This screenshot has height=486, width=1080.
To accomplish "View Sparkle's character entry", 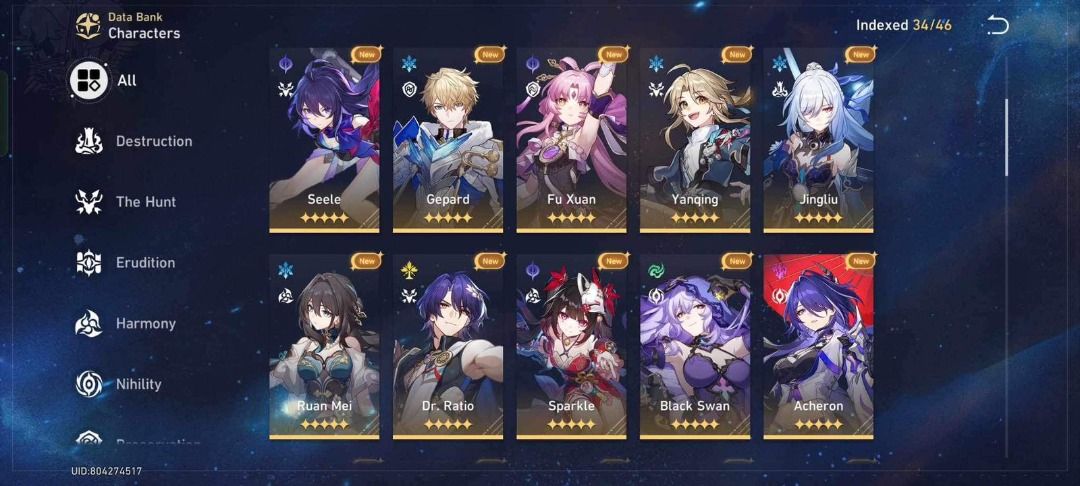I will (x=571, y=345).
